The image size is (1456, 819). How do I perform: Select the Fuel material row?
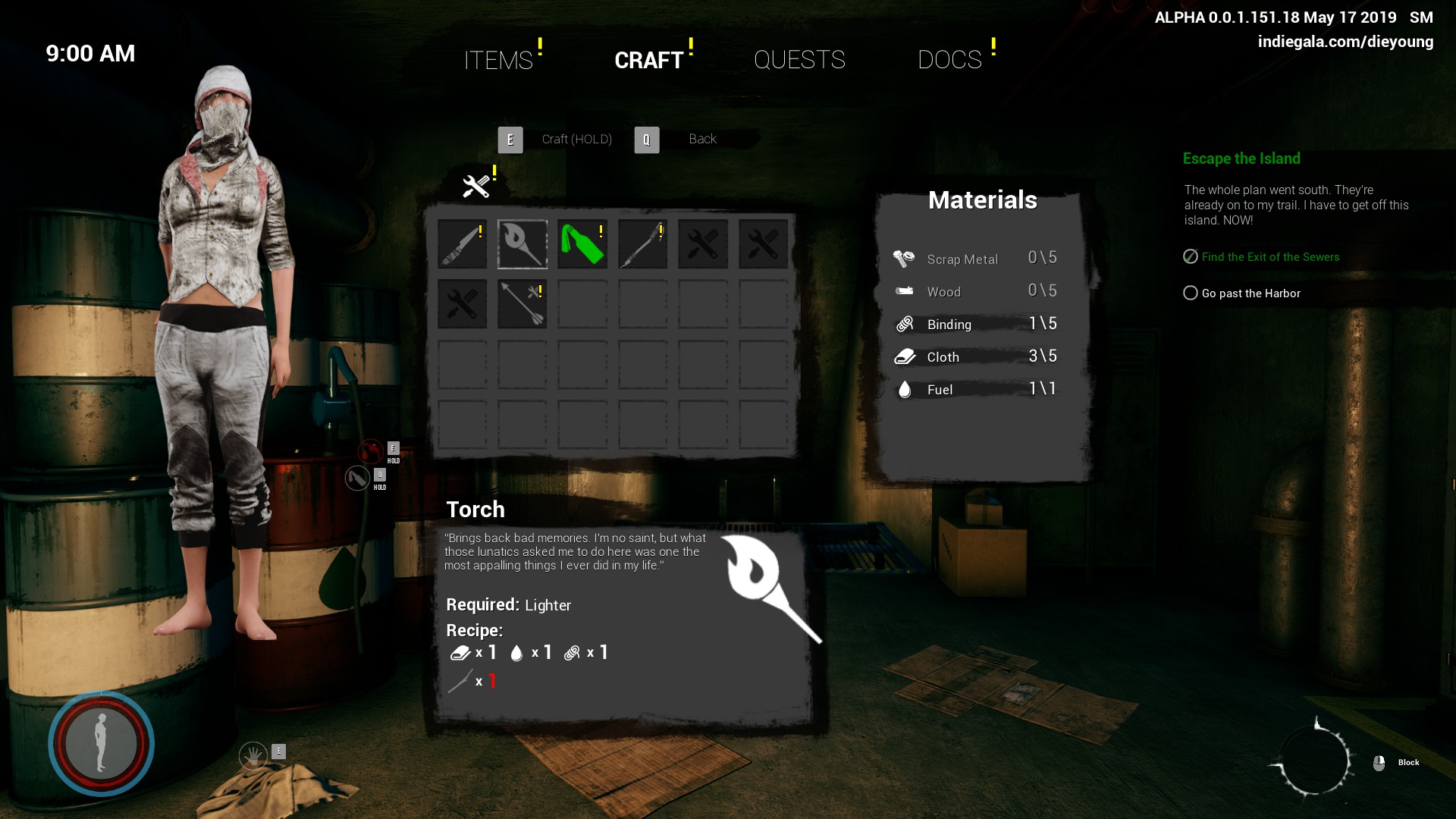(x=975, y=390)
